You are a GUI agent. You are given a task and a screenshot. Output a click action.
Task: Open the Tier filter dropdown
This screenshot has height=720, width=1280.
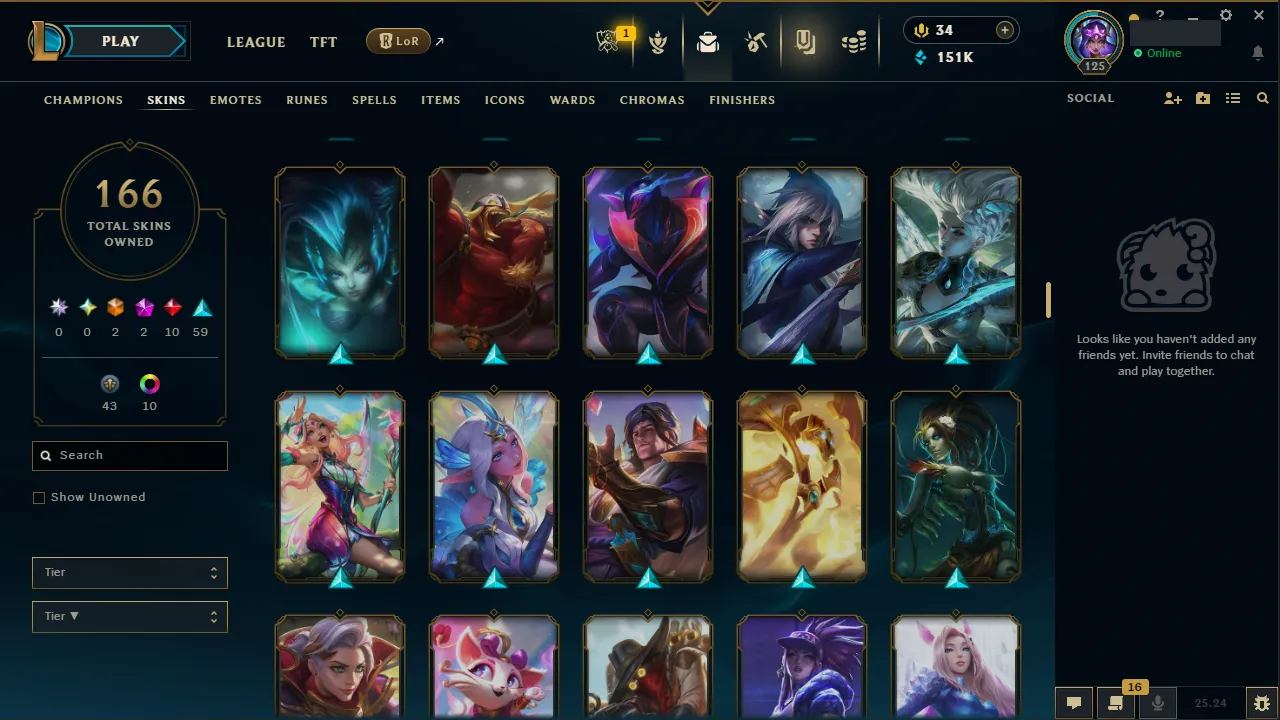coord(129,572)
